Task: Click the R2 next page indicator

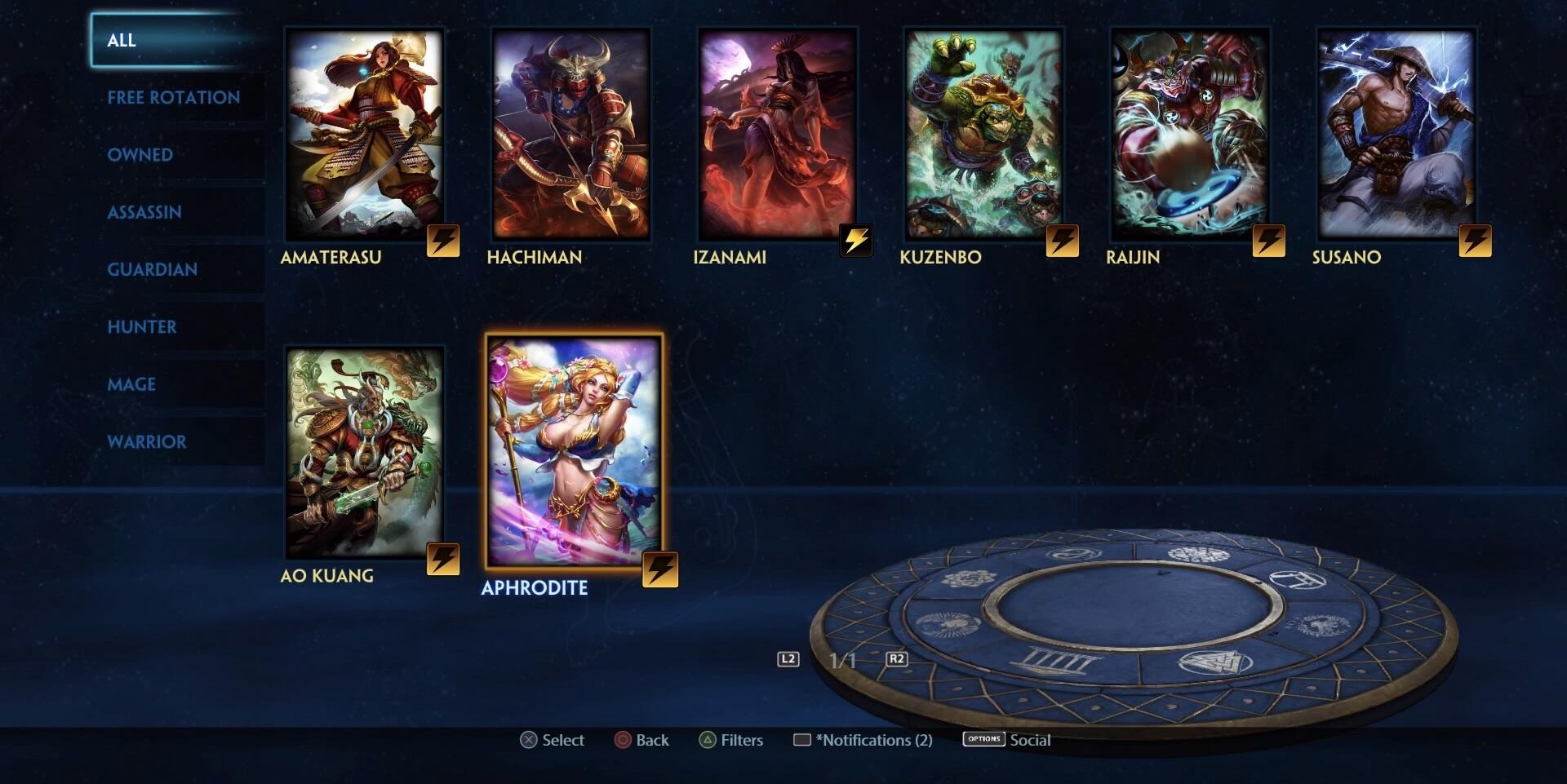Action: (x=895, y=659)
